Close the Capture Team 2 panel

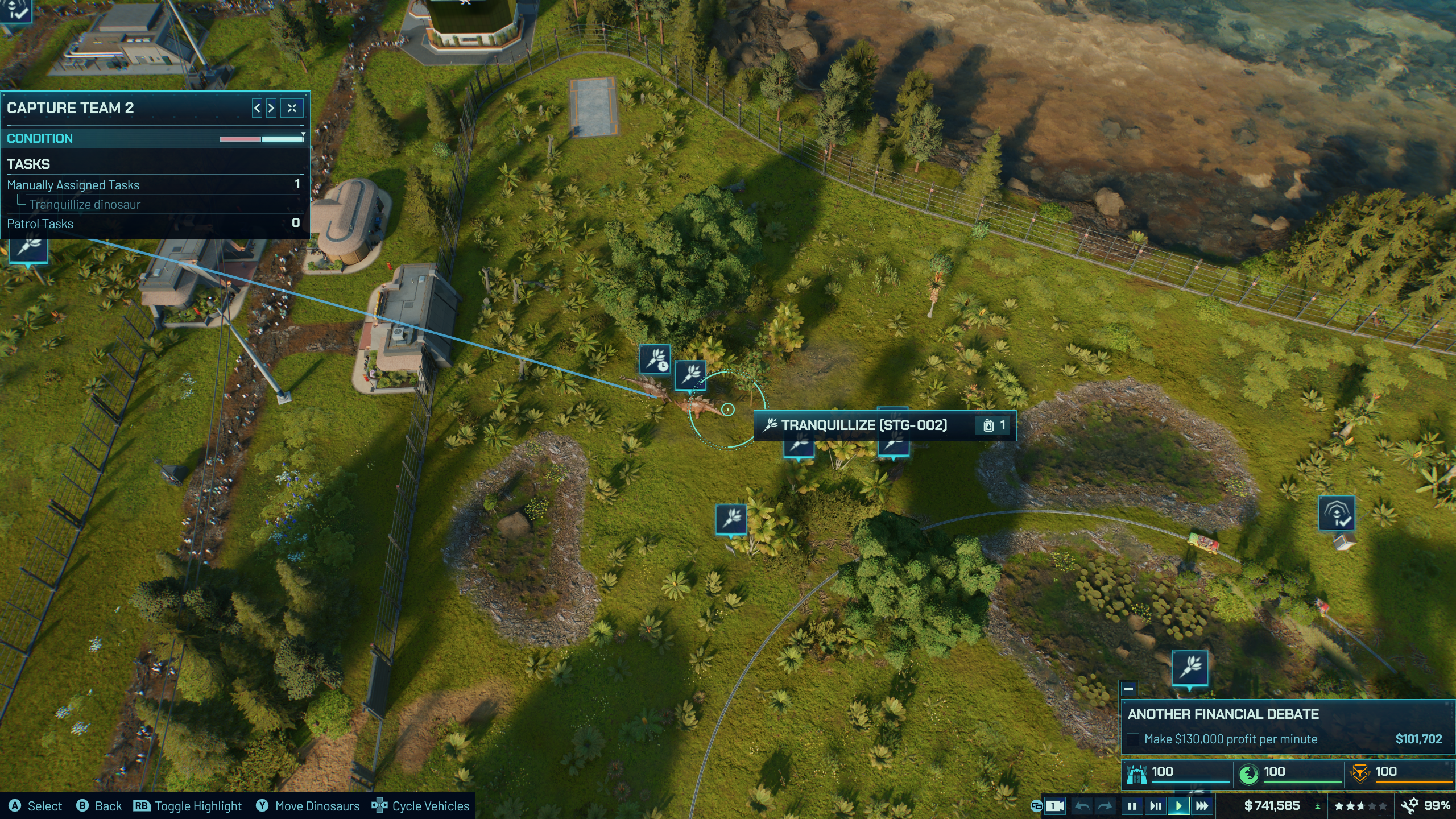292,108
